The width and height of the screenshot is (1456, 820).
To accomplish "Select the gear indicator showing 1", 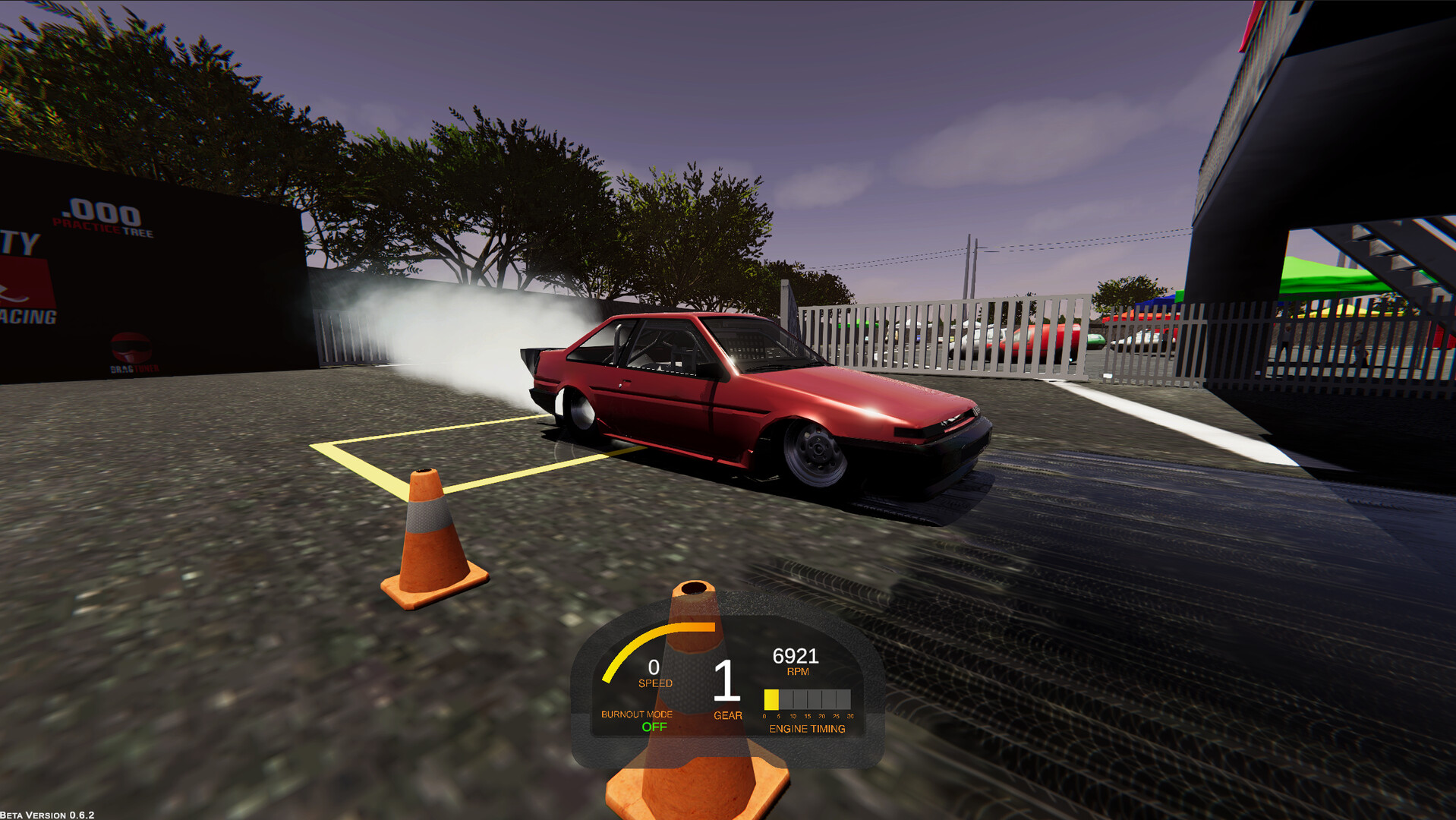I will [x=726, y=682].
